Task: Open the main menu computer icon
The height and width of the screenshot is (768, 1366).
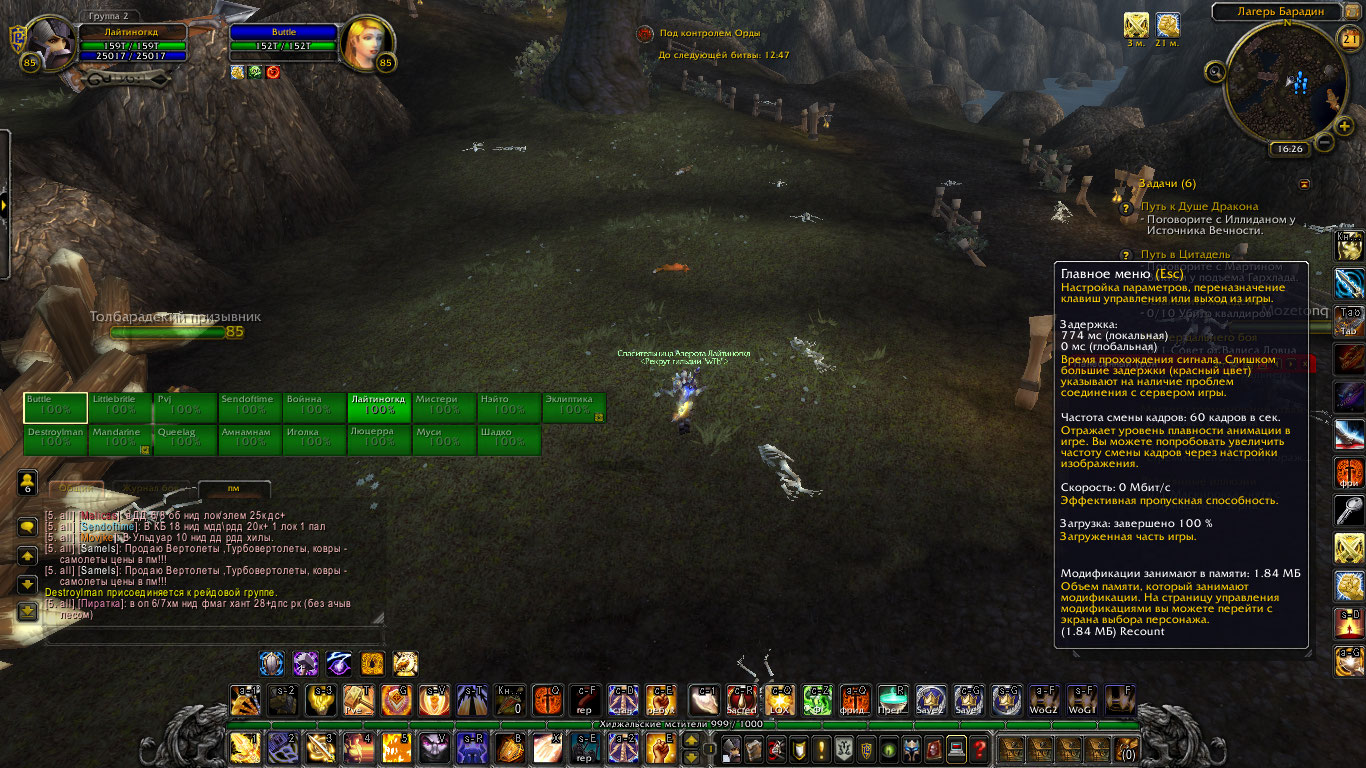Action: [957, 748]
